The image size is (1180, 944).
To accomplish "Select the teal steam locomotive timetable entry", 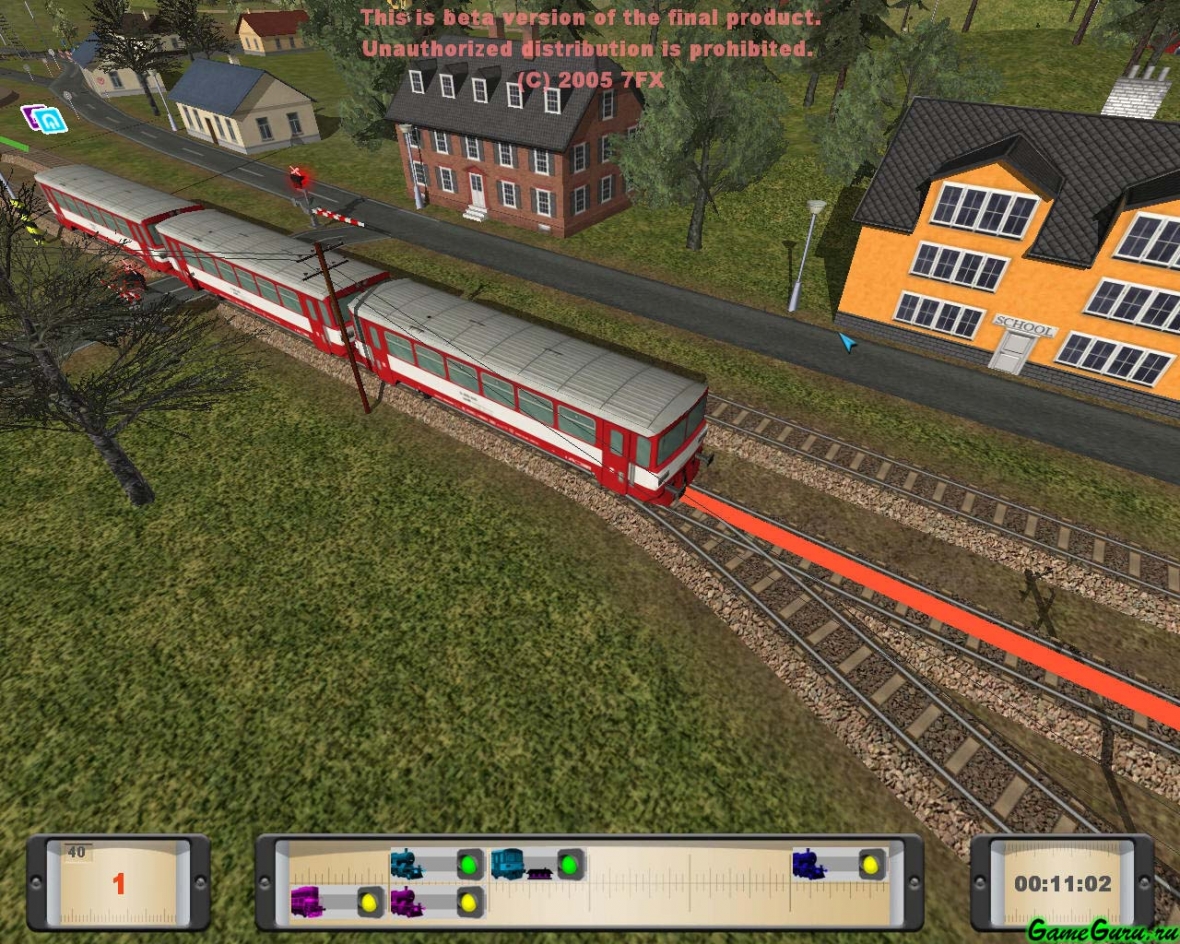I will [408, 864].
